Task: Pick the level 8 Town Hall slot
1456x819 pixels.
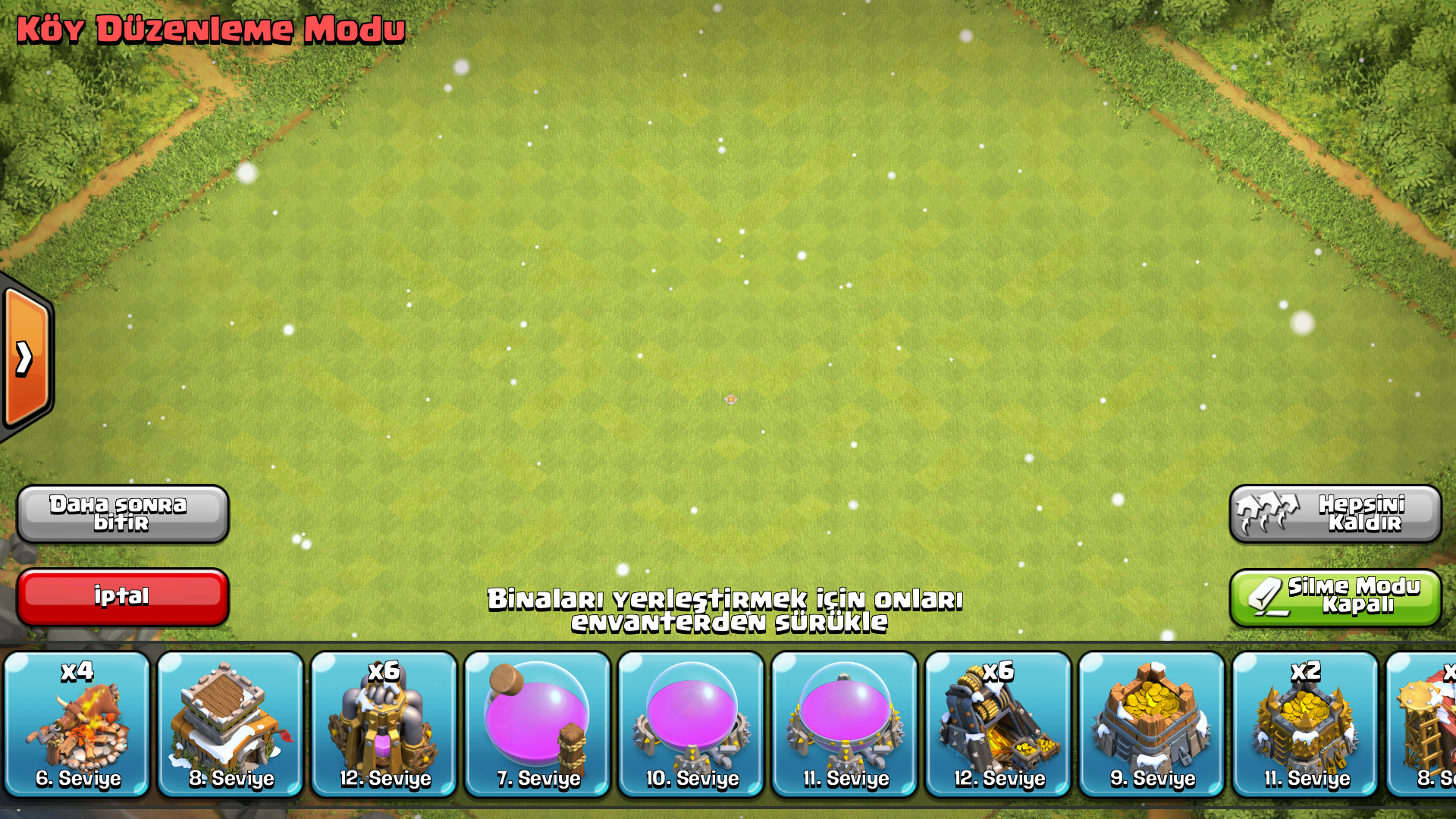Action: (x=231, y=724)
